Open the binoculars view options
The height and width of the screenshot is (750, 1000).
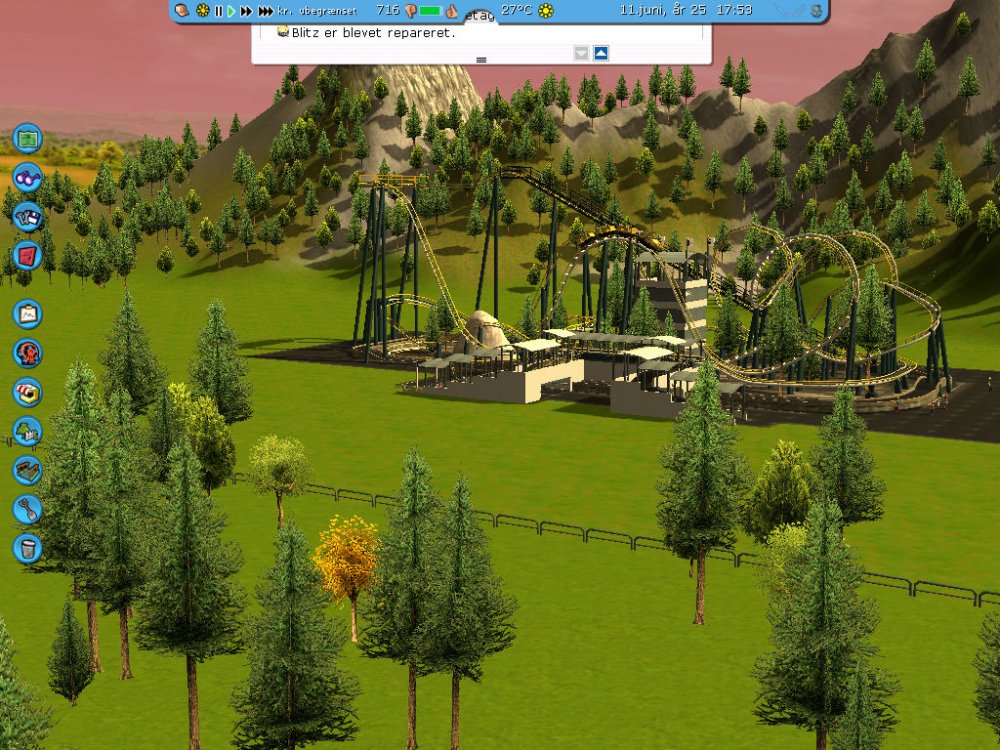click(x=28, y=176)
